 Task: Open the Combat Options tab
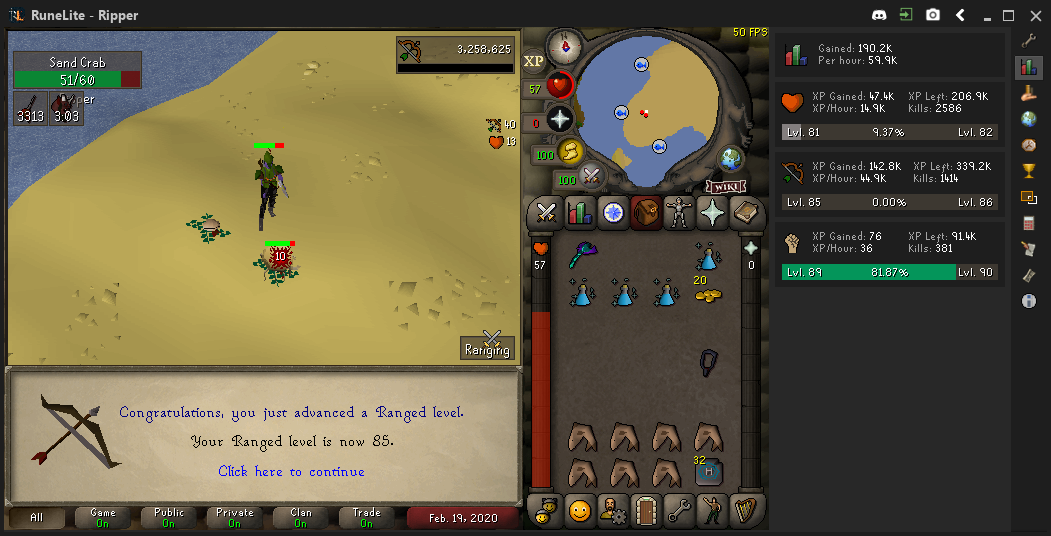[x=546, y=212]
